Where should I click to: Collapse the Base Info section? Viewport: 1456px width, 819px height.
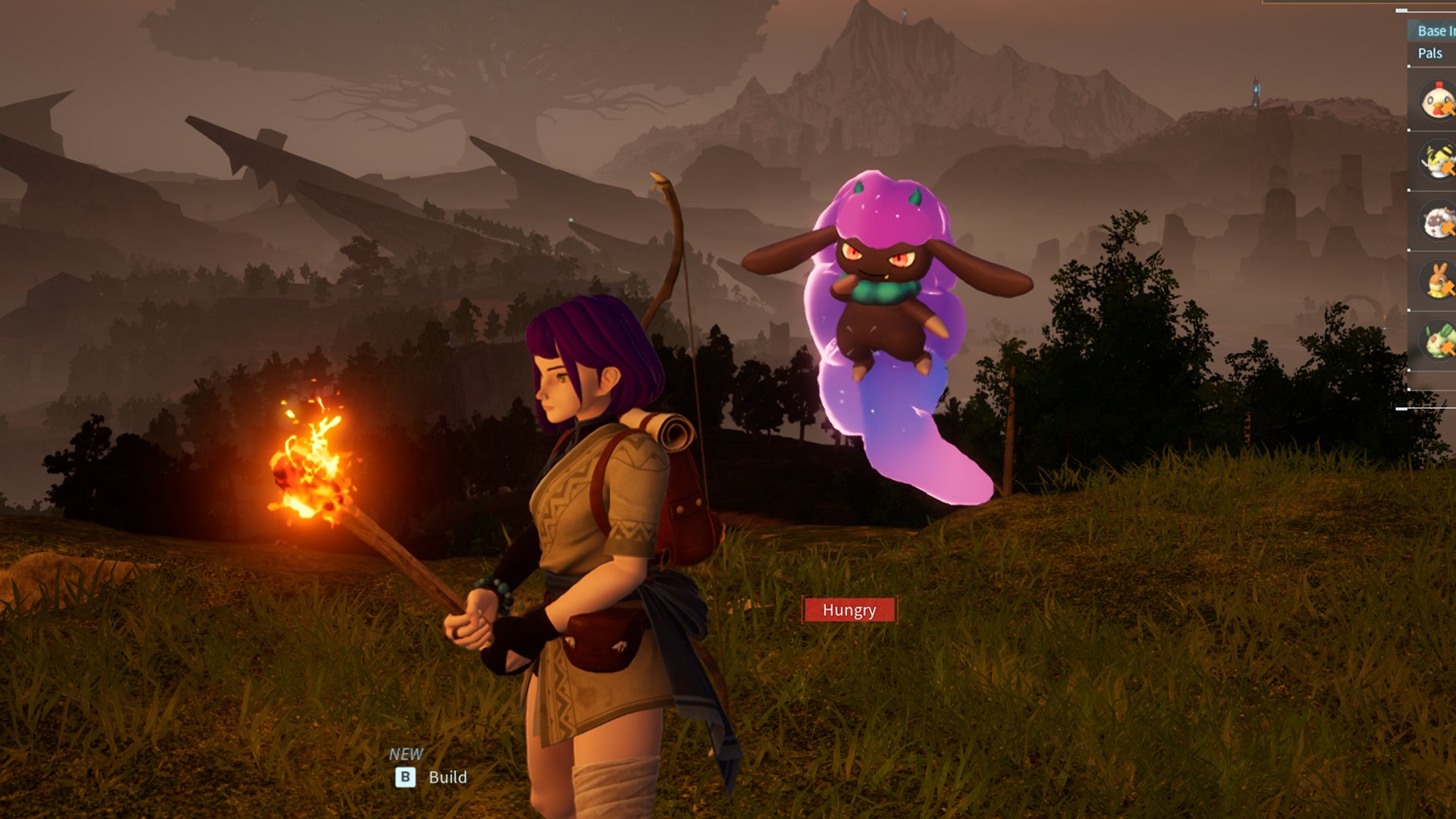1436,33
